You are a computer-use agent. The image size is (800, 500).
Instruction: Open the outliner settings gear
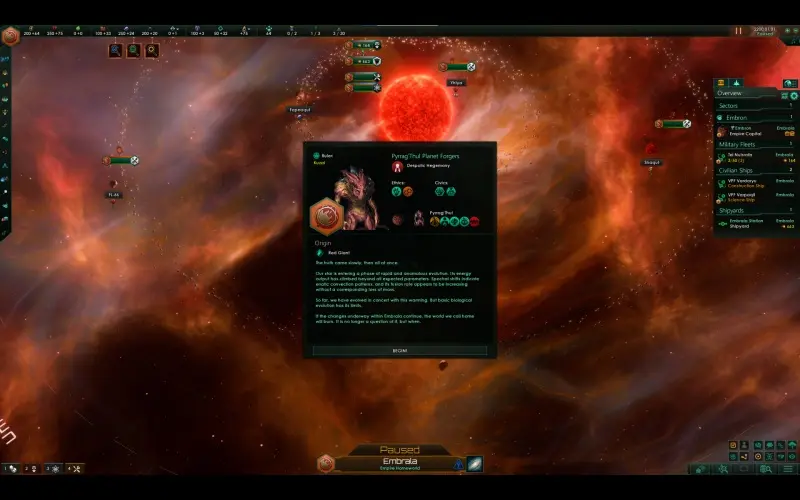(795, 94)
